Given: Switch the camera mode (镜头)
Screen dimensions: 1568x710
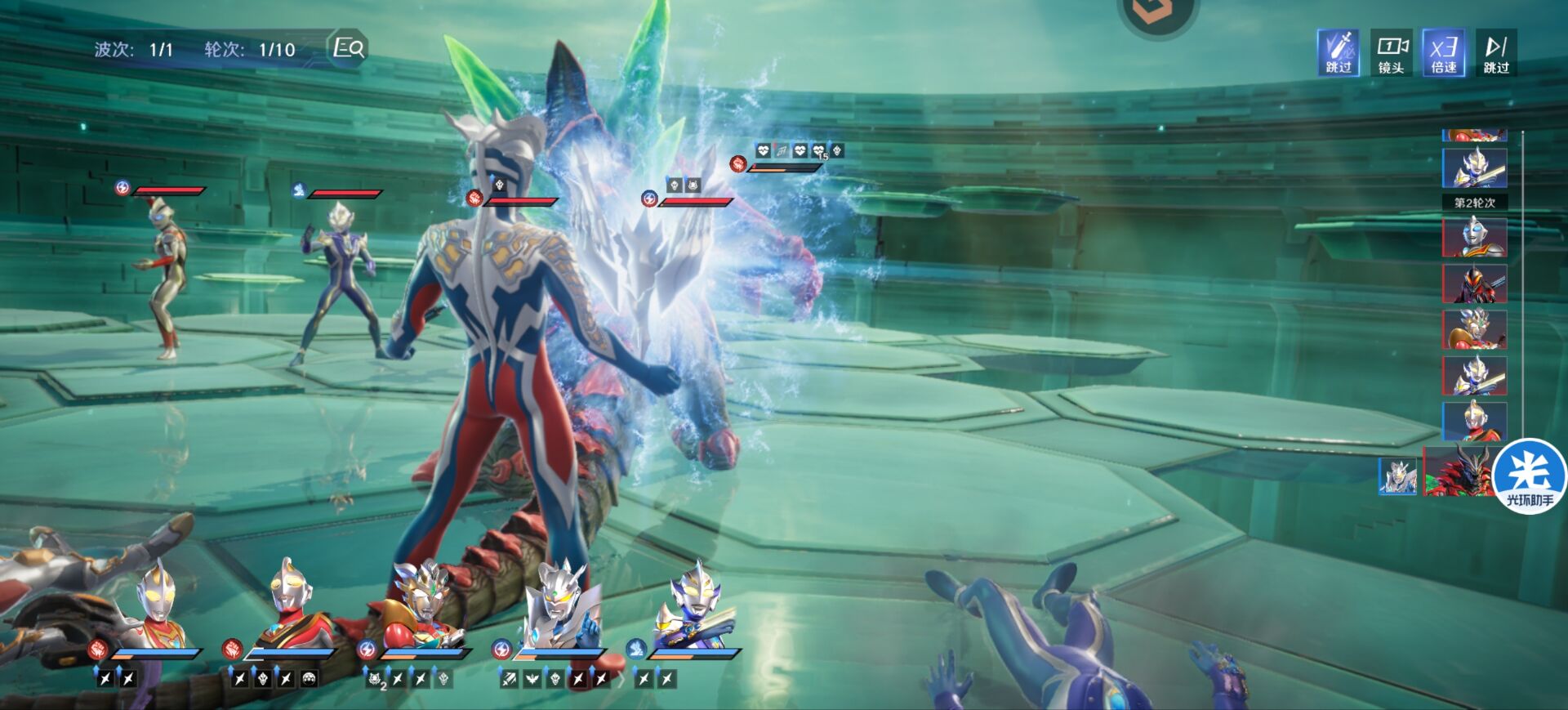Looking at the screenshot, I should [x=1391, y=53].
